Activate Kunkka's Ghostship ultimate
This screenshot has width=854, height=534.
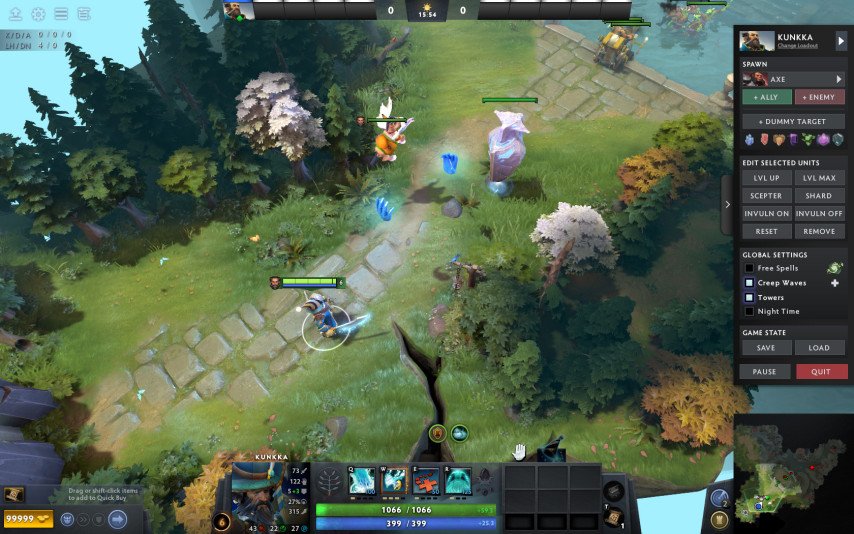click(458, 480)
